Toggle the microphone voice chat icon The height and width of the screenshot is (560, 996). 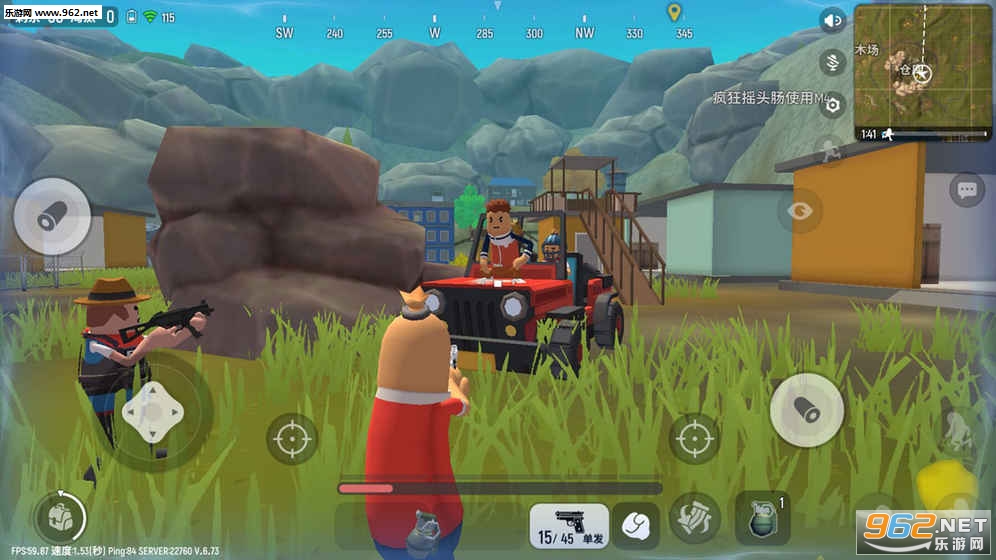click(x=832, y=62)
